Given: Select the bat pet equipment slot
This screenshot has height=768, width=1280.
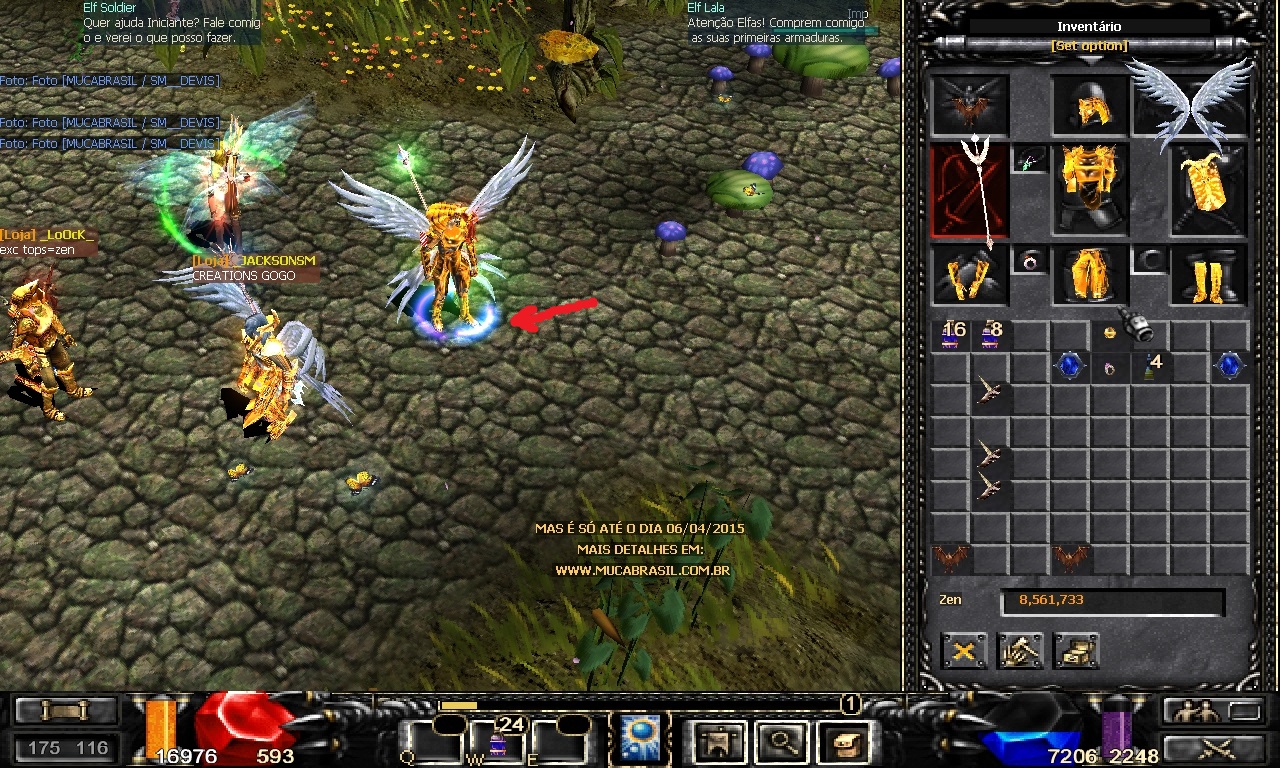Looking at the screenshot, I should pyautogui.click(x=968, y=105).
